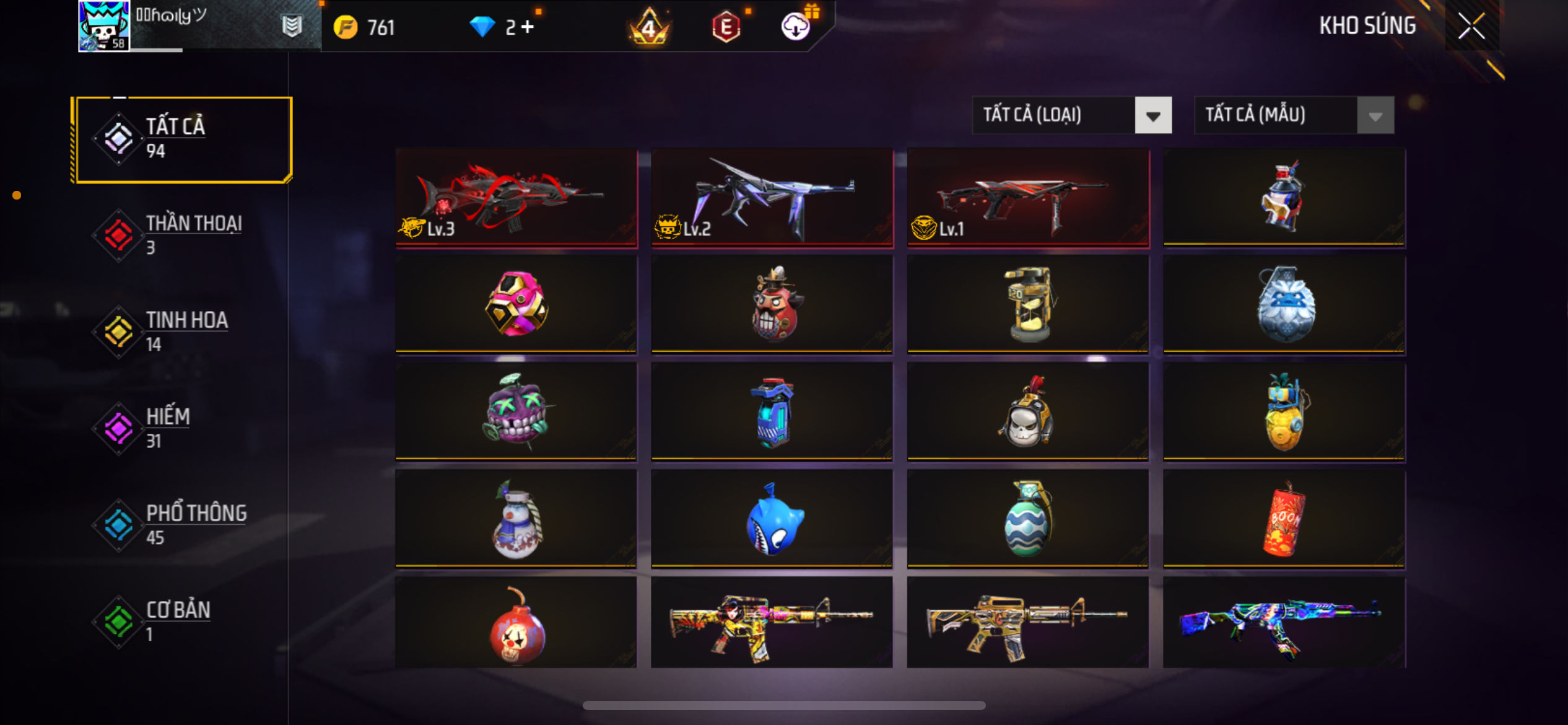Click the cloud download icon
Image resolution: width=1568 pixels, height=725 pixels.
click(796, 27)
